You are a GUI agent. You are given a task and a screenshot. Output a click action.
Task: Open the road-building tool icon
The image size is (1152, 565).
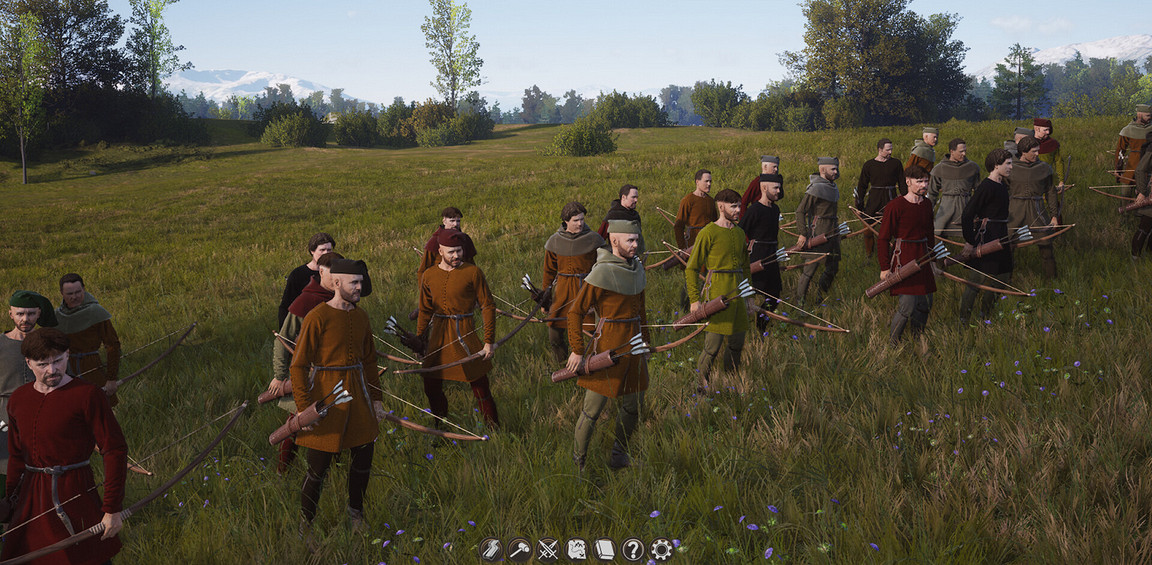pos(490,549)
